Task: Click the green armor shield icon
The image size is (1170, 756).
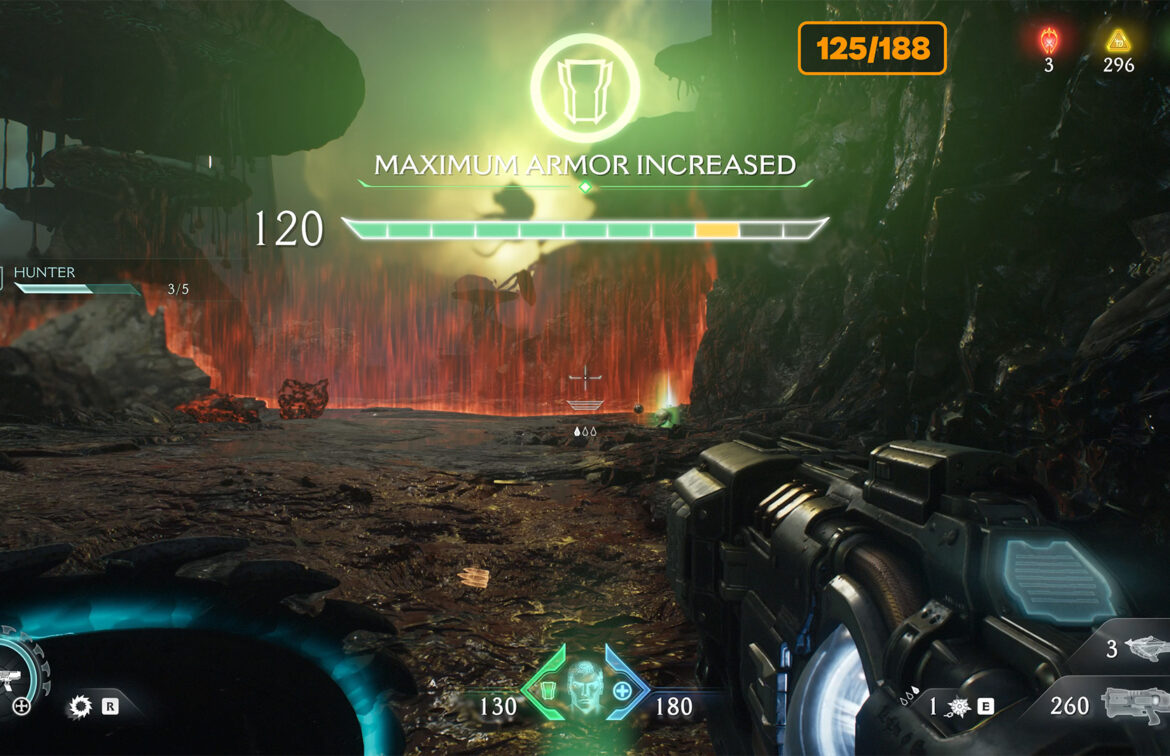Action: [x=547, y=690]
